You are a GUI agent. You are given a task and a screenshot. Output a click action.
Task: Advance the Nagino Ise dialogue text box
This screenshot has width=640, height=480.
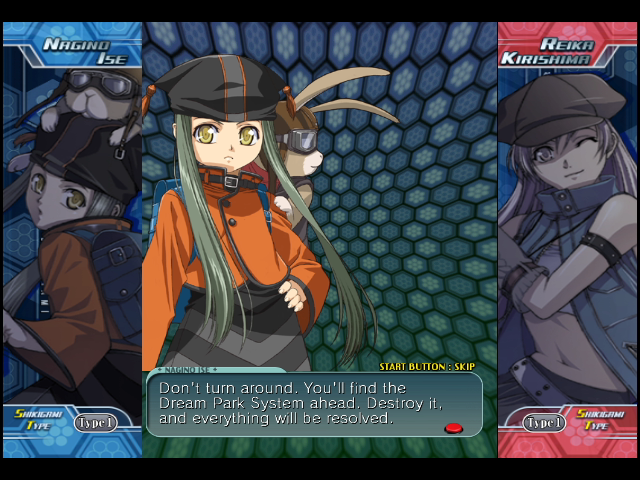312,404
